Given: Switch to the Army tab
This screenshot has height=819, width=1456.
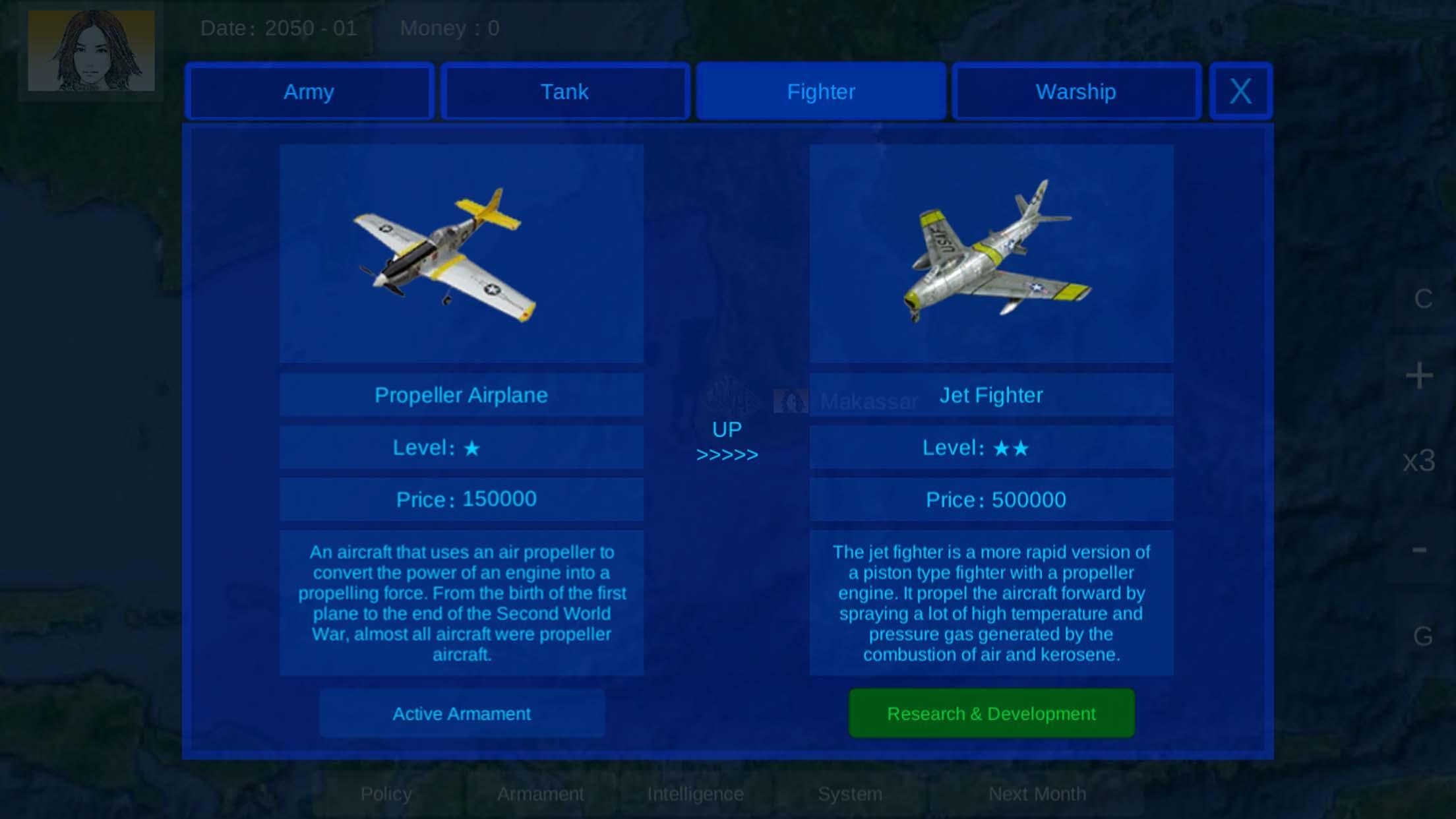Looking at the screenshot, I should click(309, 92).
